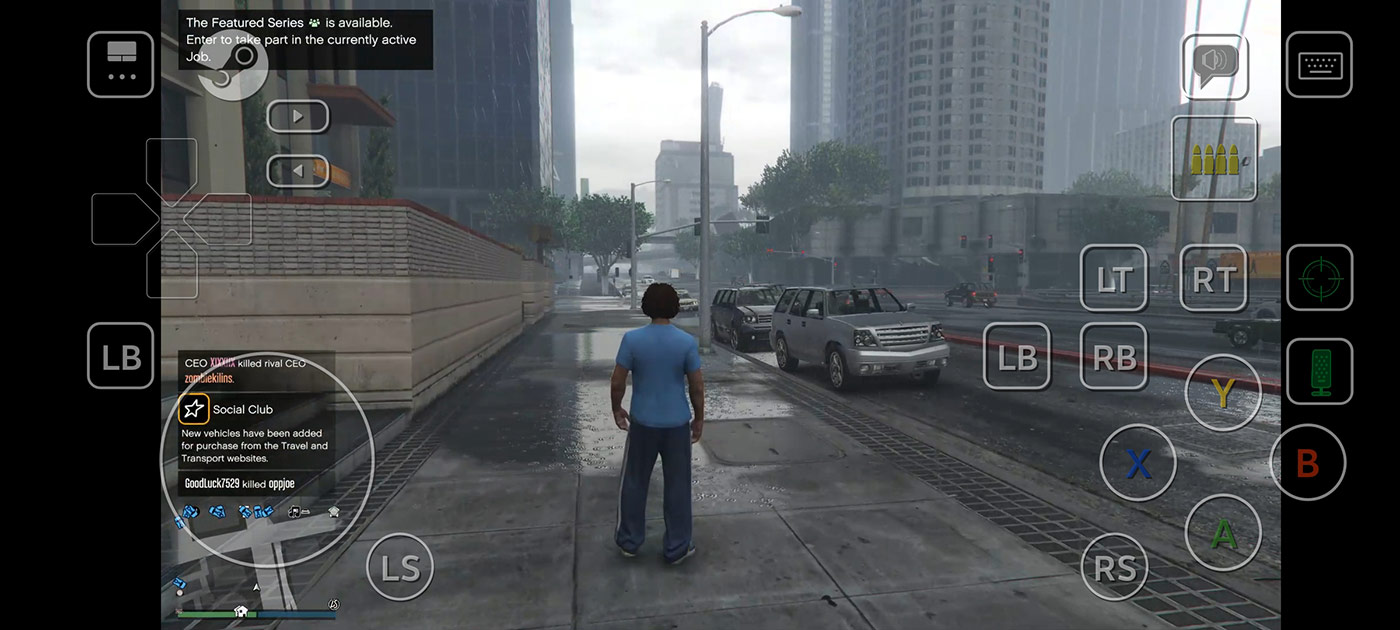Open the Steam logo button
The width and height of the screenshot is (1400, 630).
234,66
